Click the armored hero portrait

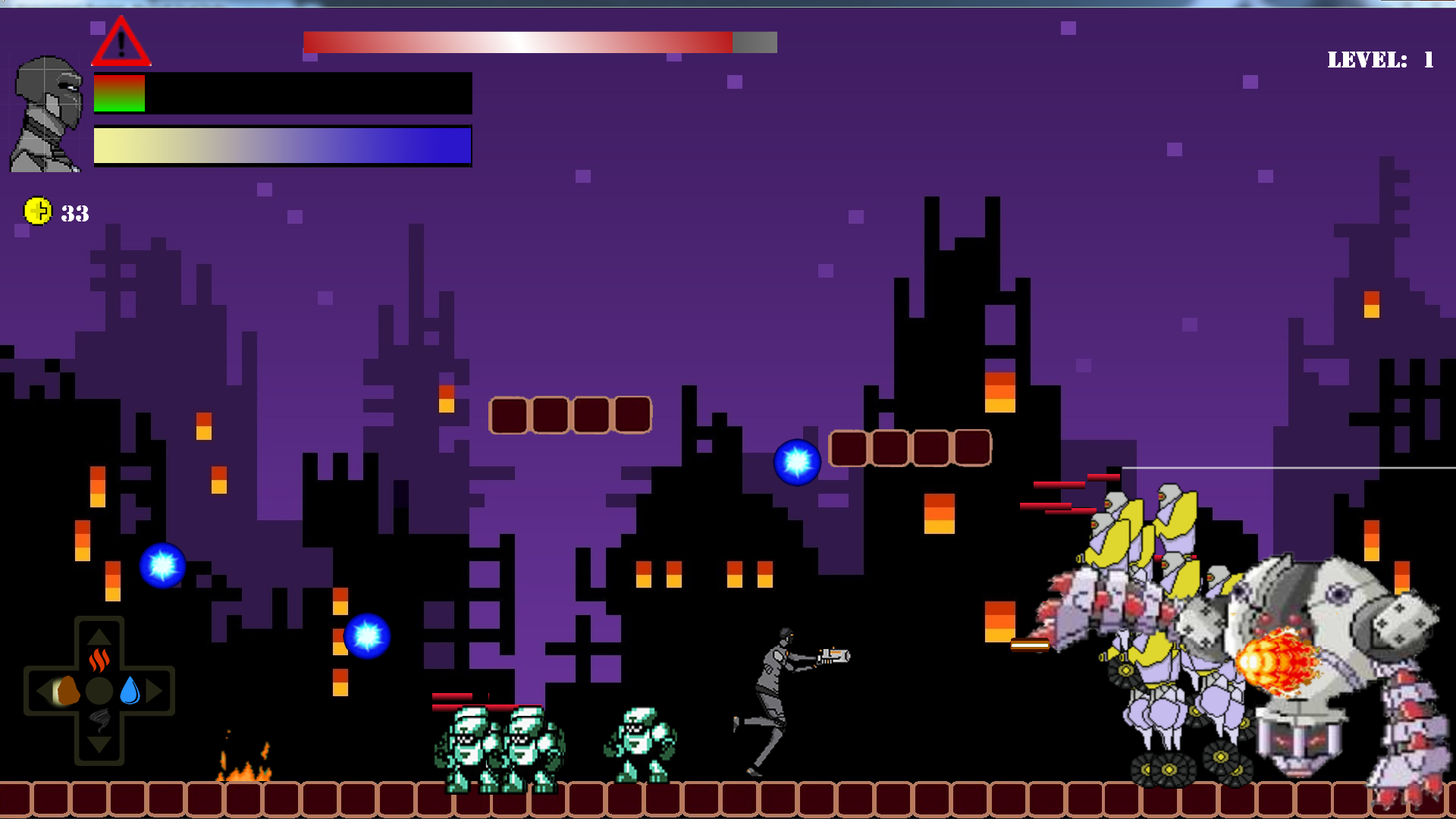tap(47, 114)
